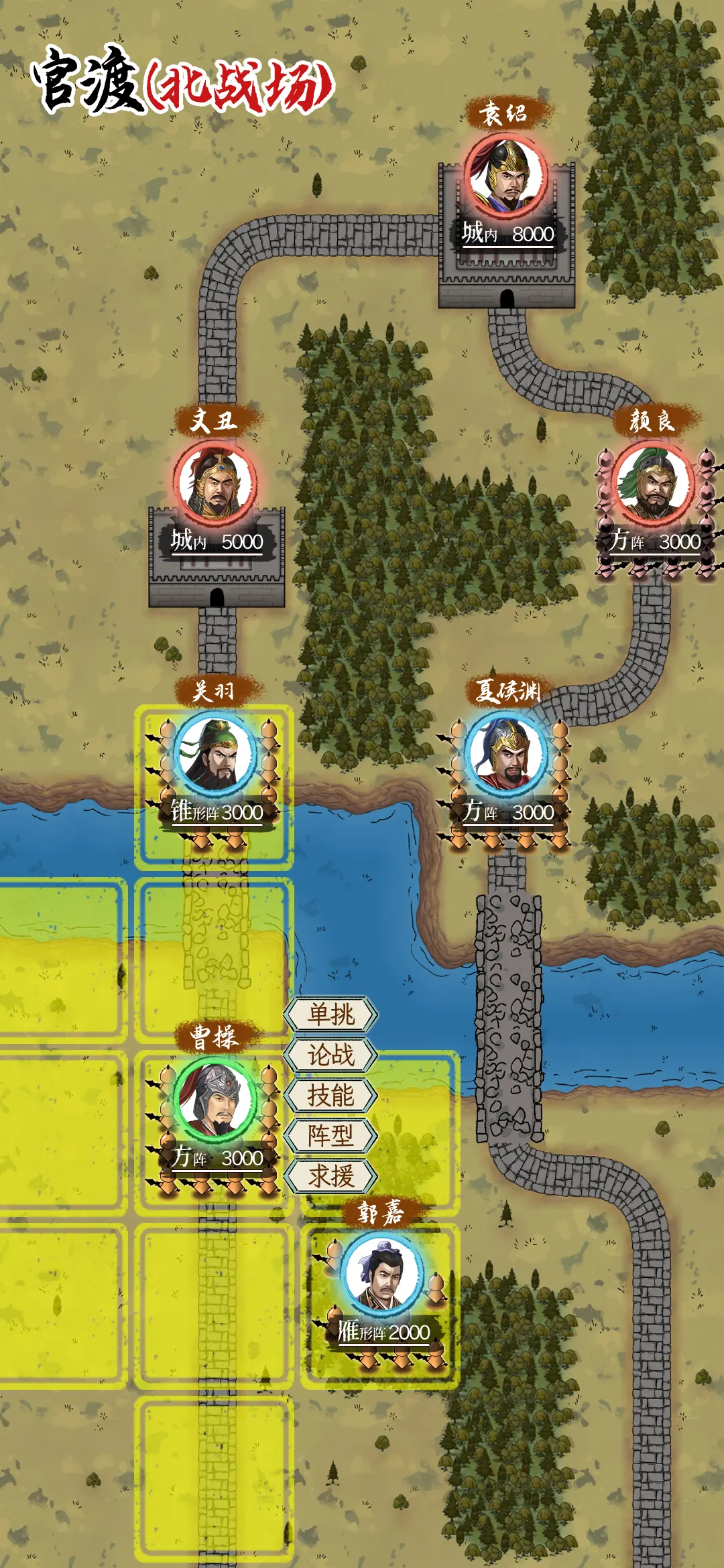
Task: Select the 曹操 unit portrait
Action: click(215, 1099)
